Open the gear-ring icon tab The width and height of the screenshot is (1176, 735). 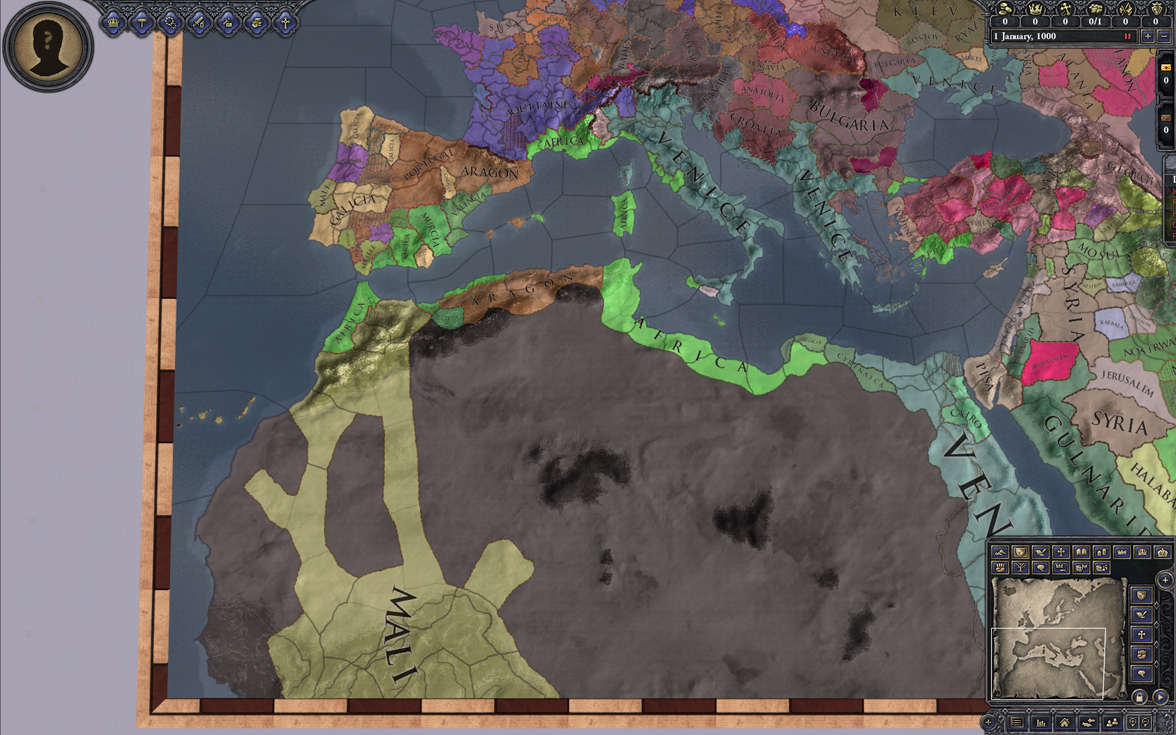[170, 23]
